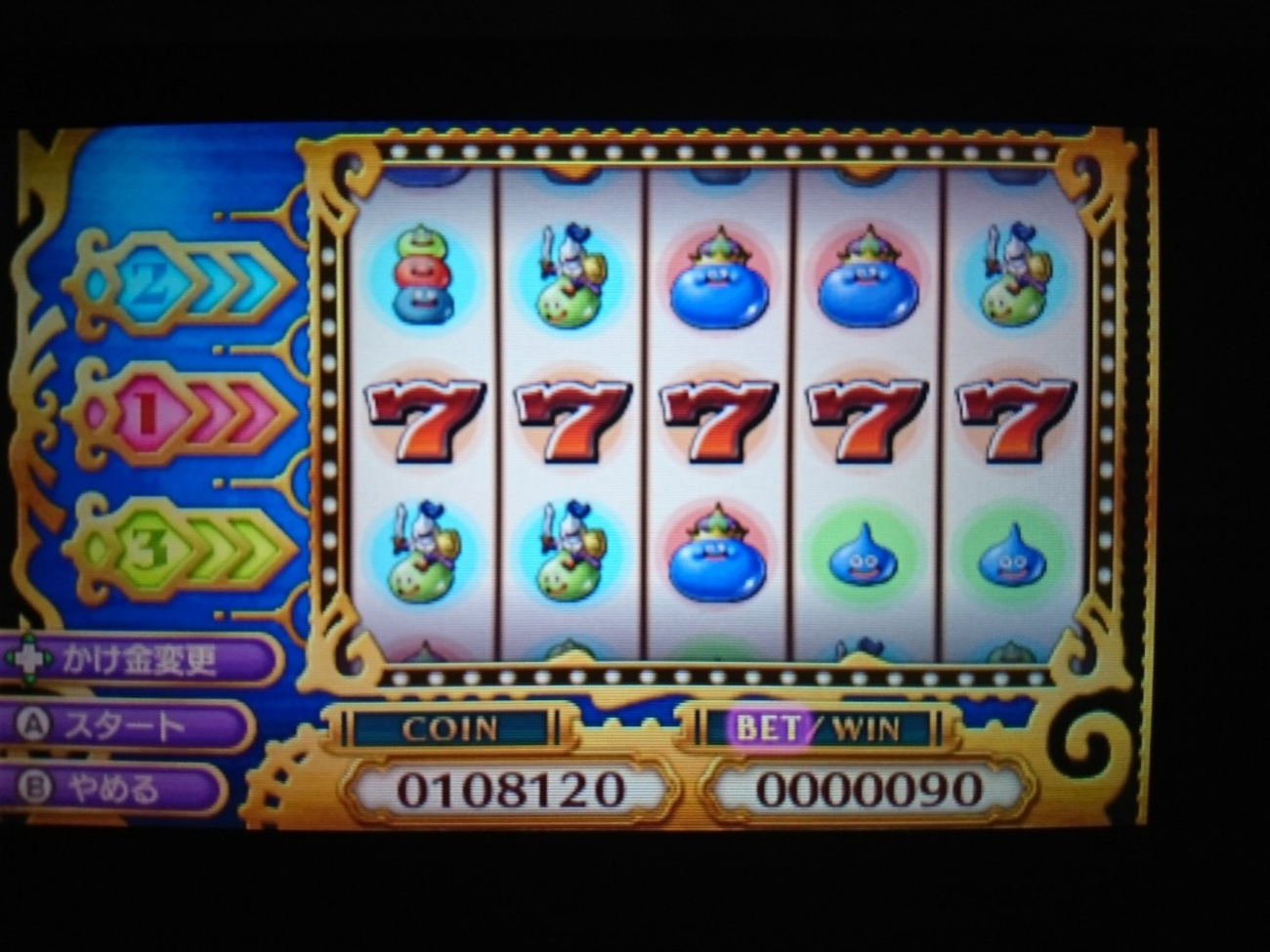
Task: Toggle payline 1 indicator
Action: tap(147, 412)
